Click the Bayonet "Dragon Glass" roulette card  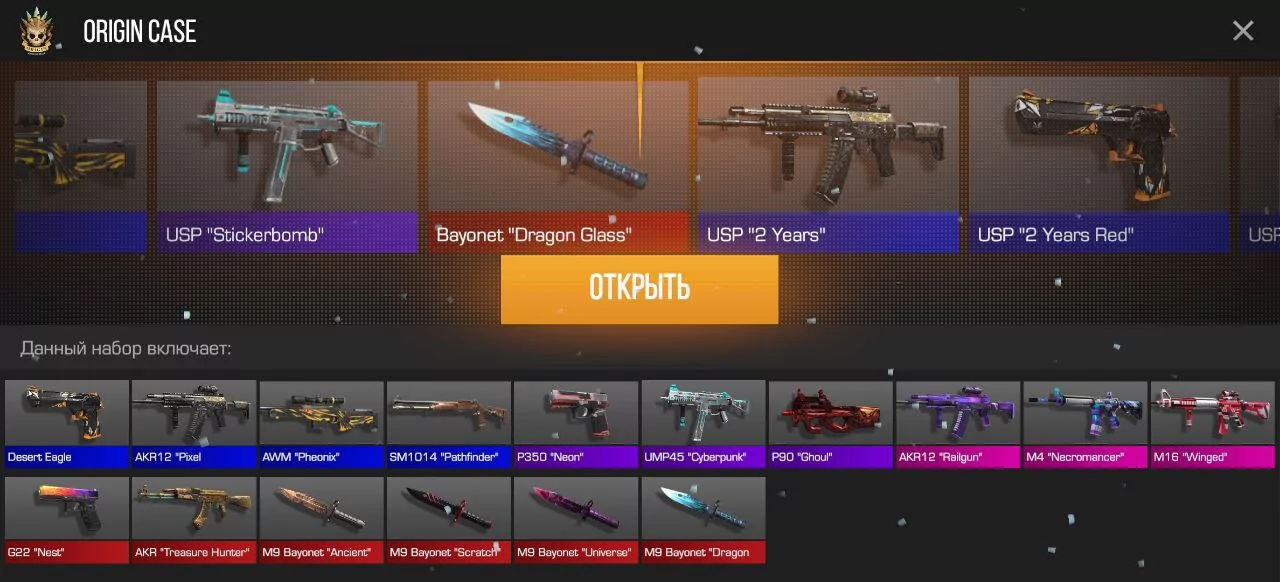tap(558, 165)
